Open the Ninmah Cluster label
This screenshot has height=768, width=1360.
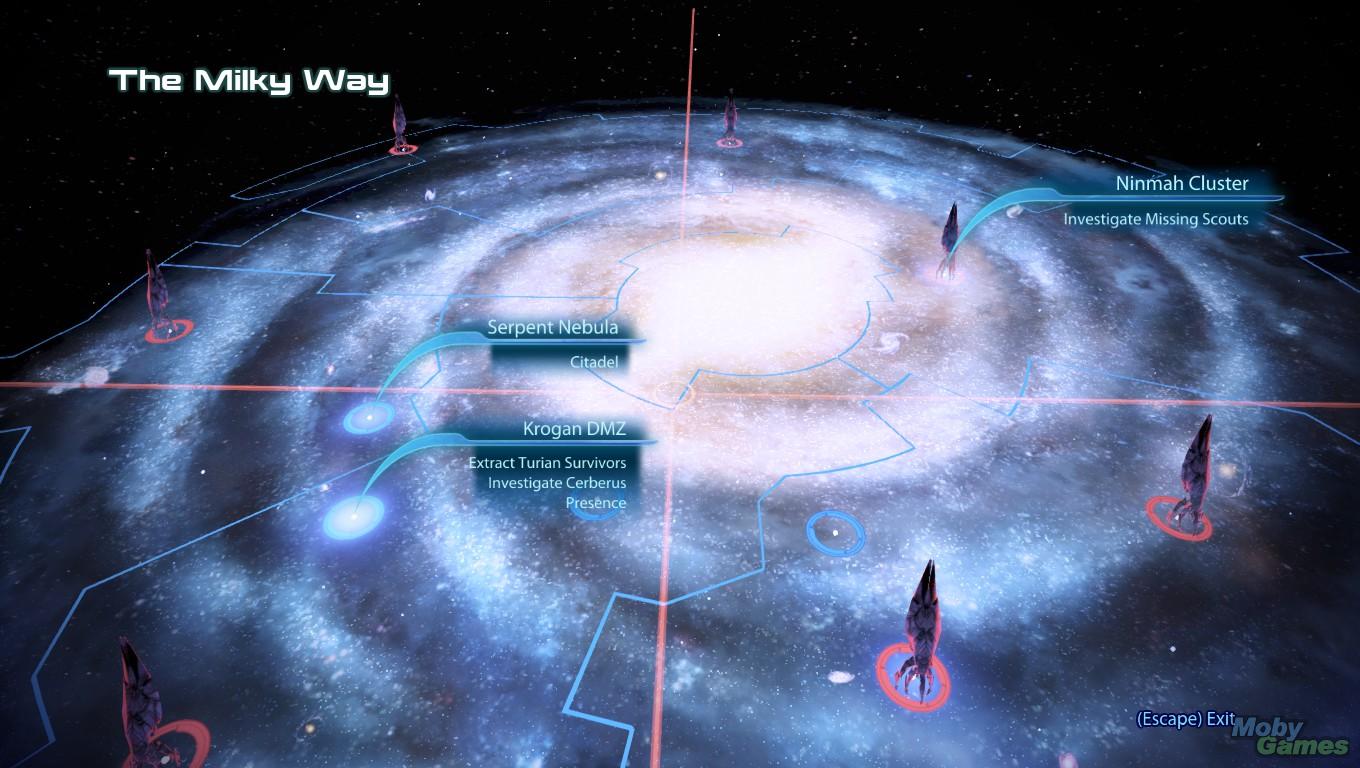[1181, 184]
